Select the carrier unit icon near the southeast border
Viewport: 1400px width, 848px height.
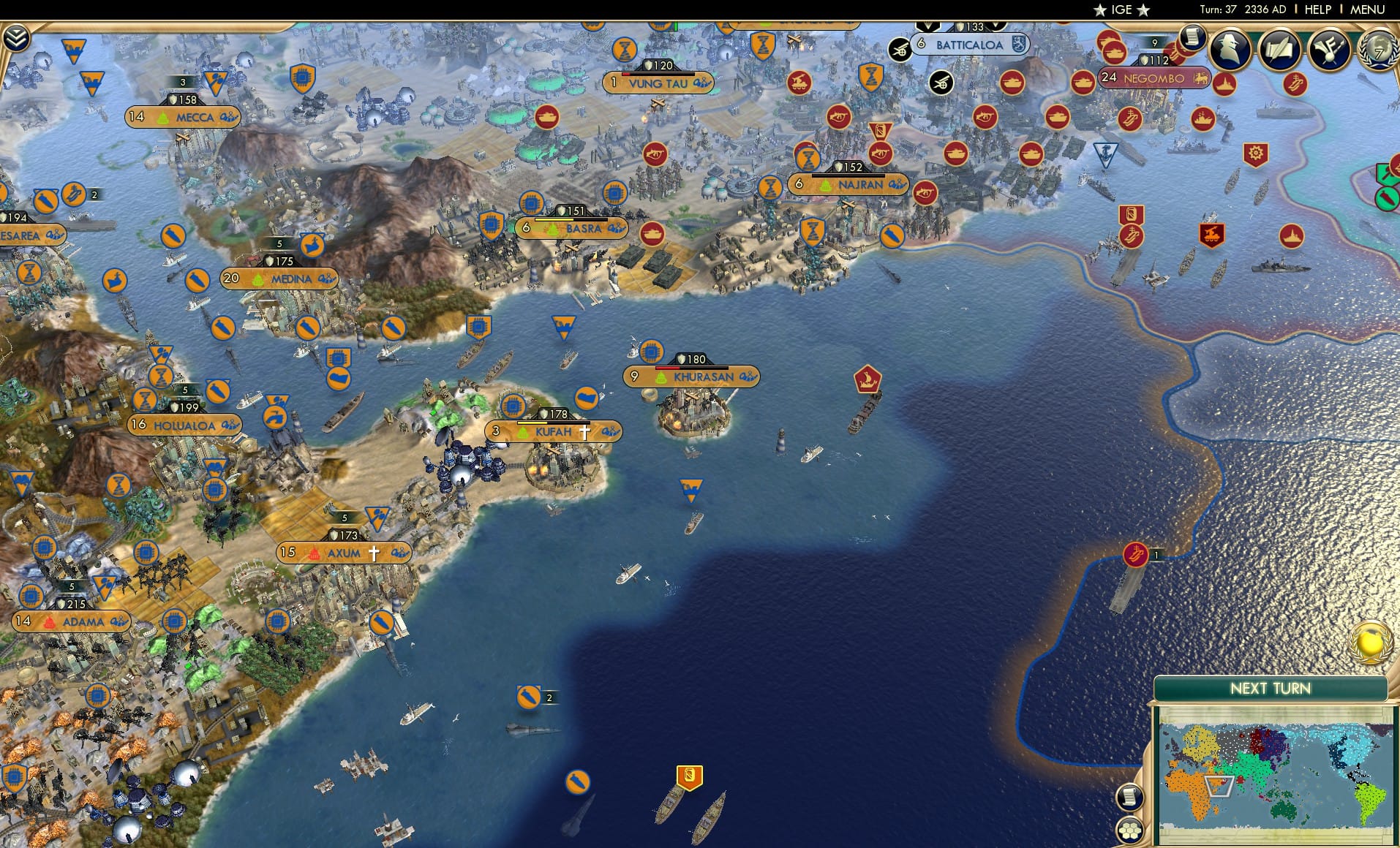(1134, 554)
